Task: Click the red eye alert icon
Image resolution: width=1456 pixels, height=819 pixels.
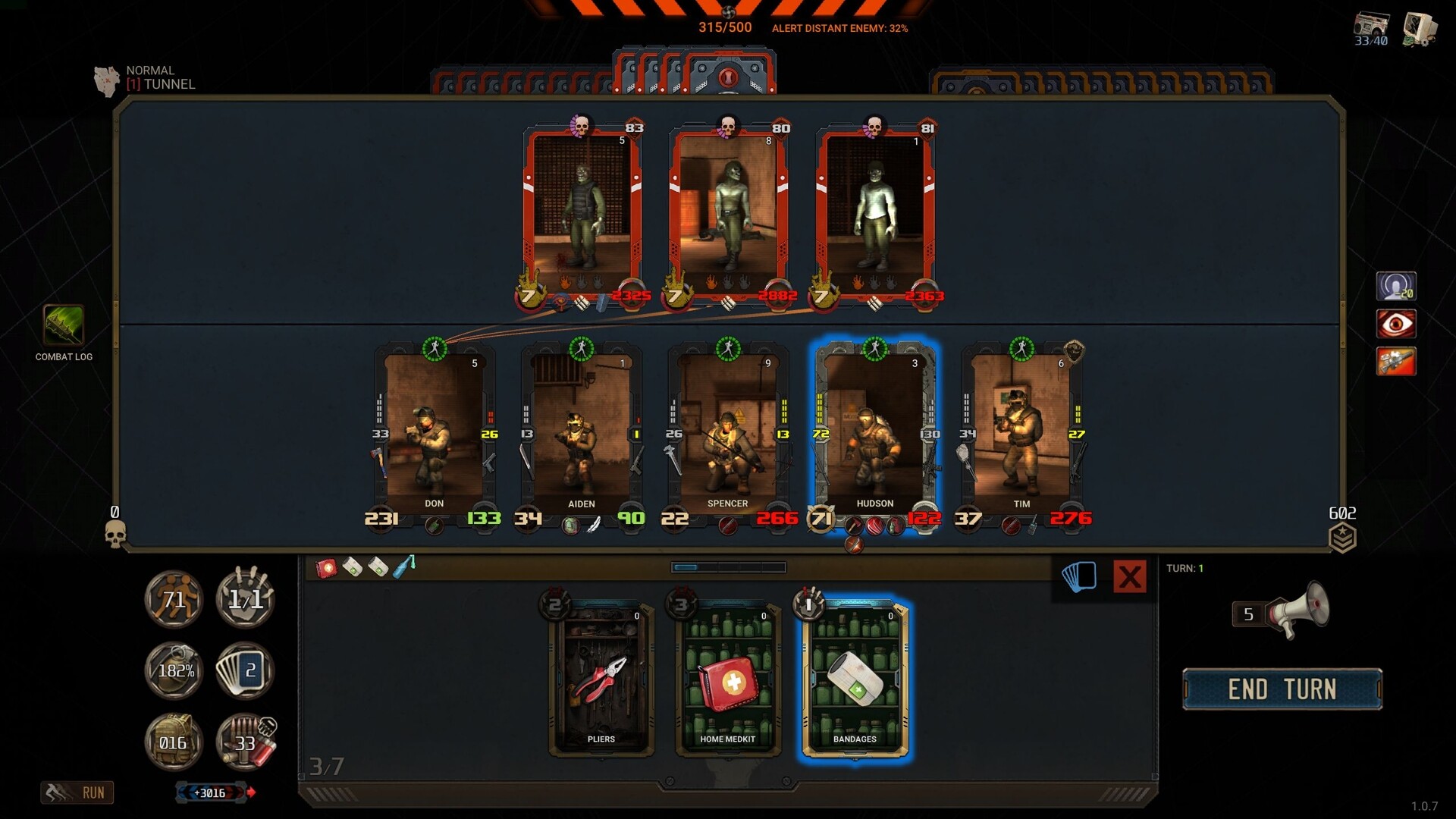Action: (x=1396, y=323)
